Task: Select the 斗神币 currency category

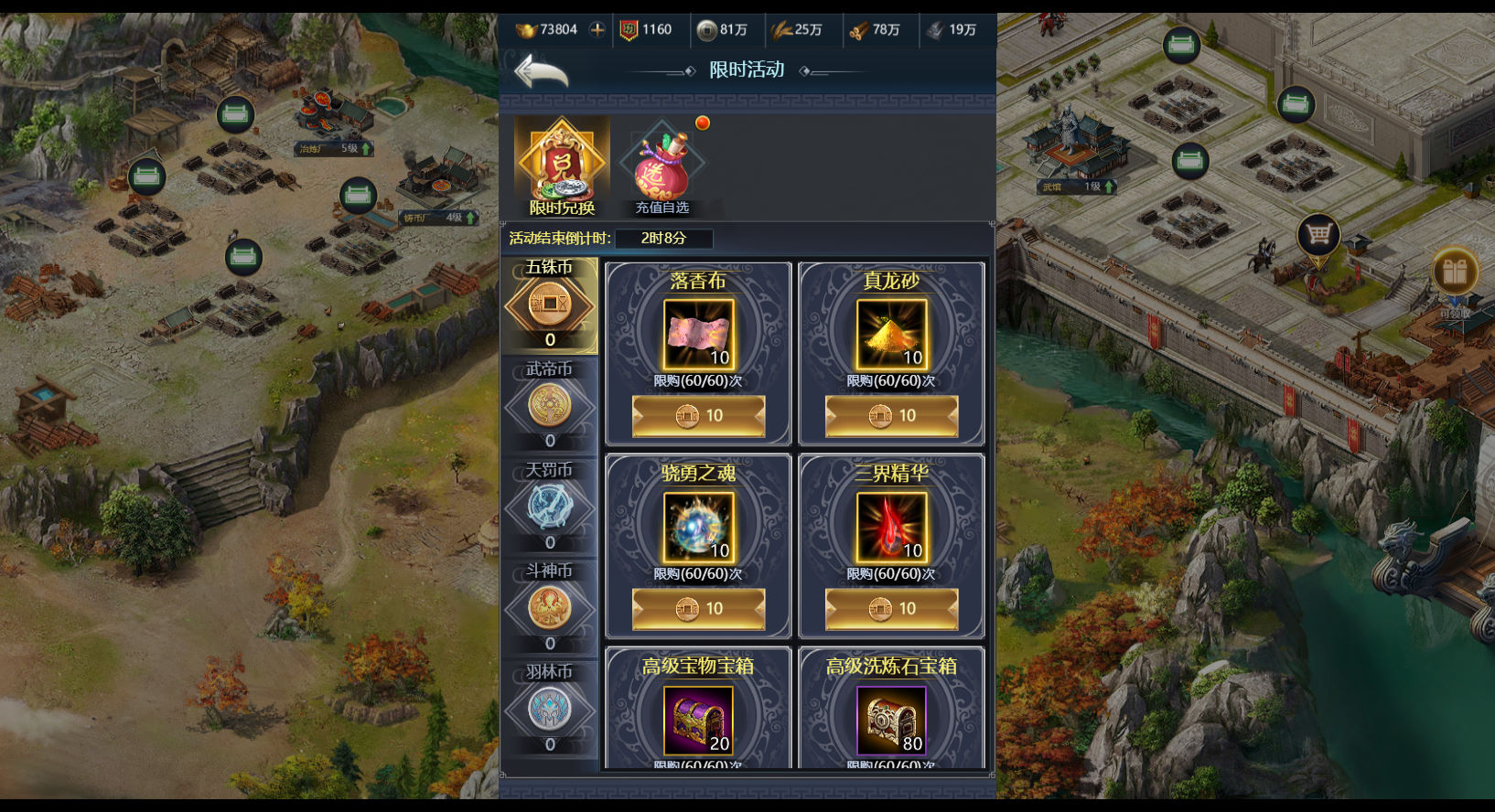Action: point(549,608)
